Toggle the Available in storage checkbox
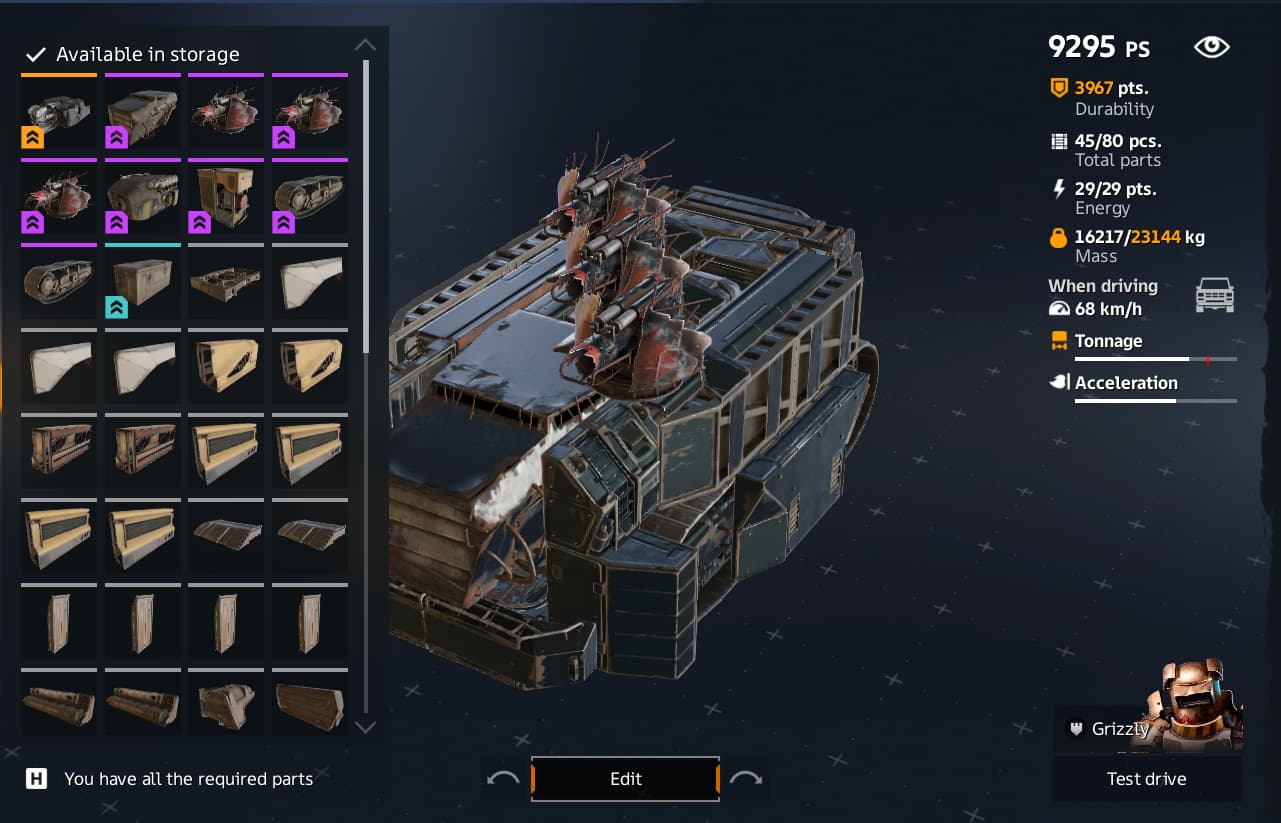 pyautogui.click(x=36, y=54)
